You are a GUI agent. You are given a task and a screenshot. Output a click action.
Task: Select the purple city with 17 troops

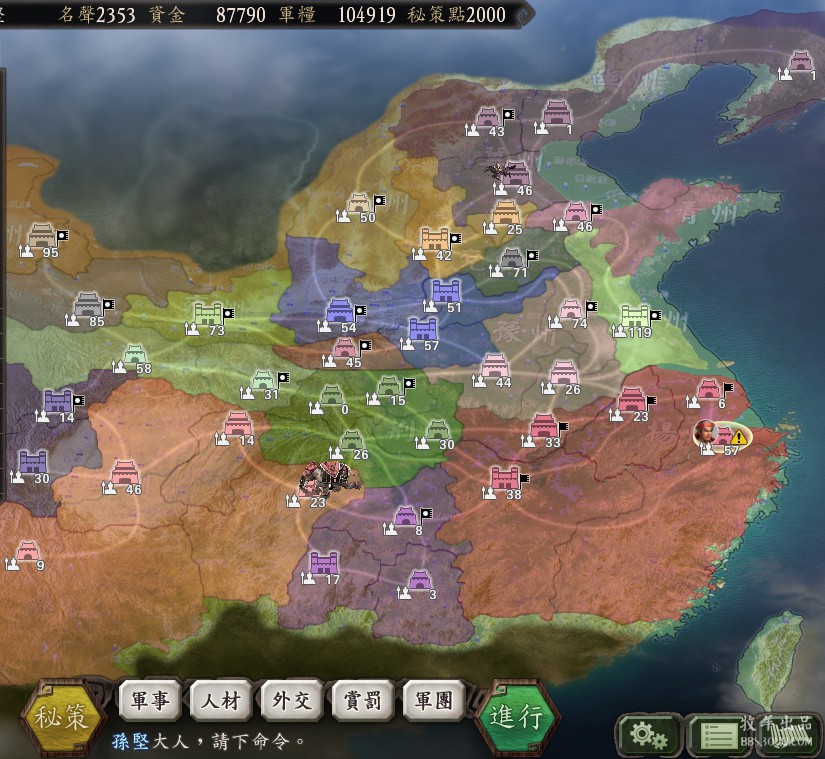[x=325, y=564]
